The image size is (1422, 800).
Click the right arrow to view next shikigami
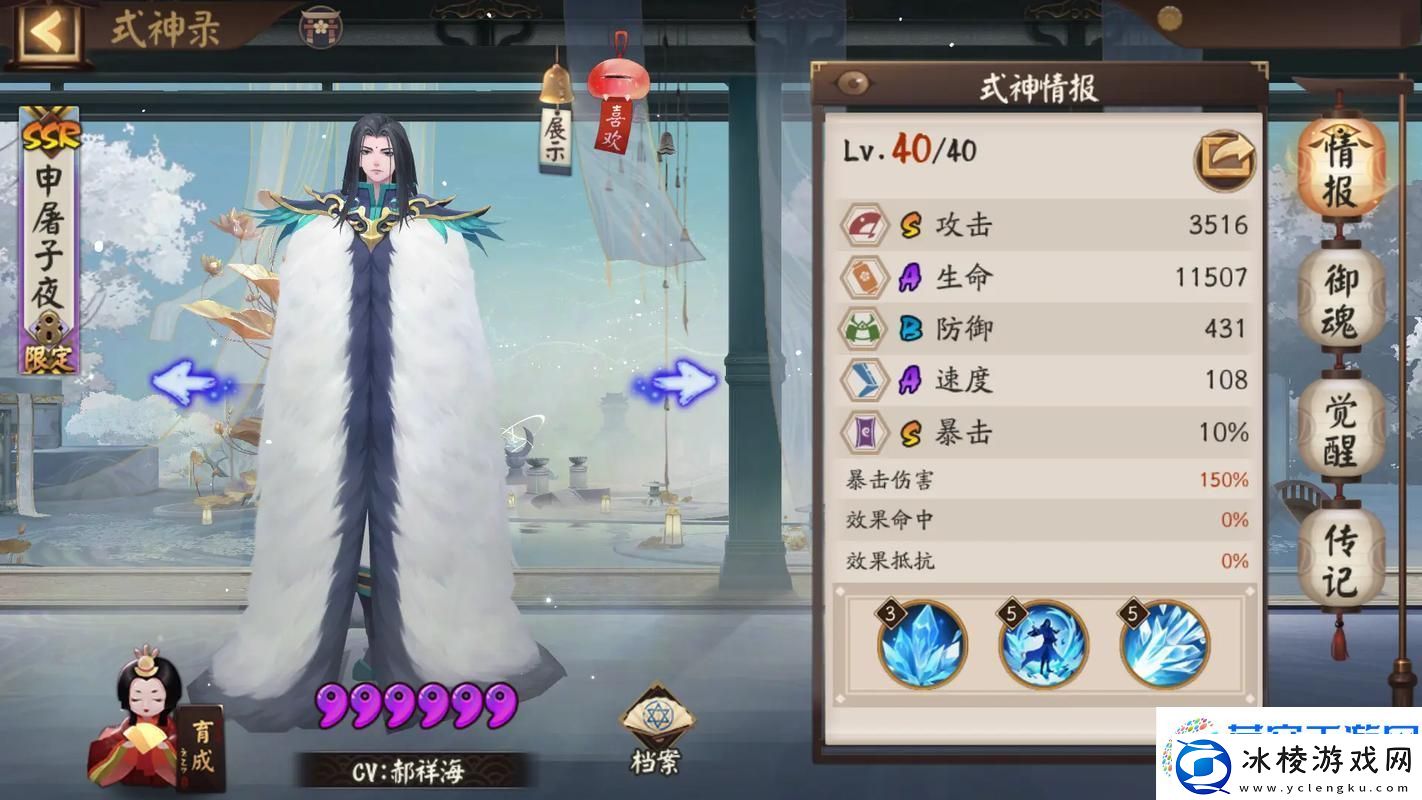[680, 380]
